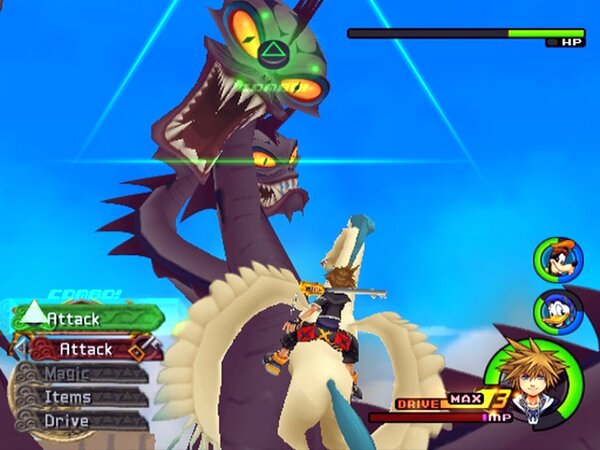Open the Magic command
Screen dimensions: 600x450
(x=80, y=374)
